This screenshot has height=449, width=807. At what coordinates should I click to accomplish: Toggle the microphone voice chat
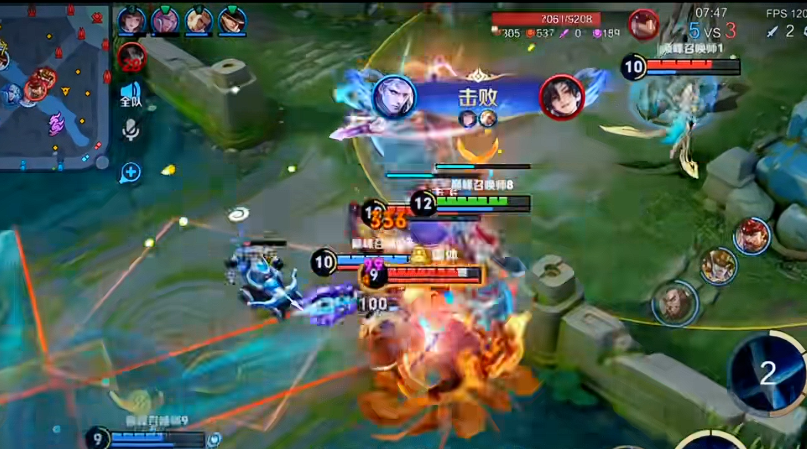(131, 130)
